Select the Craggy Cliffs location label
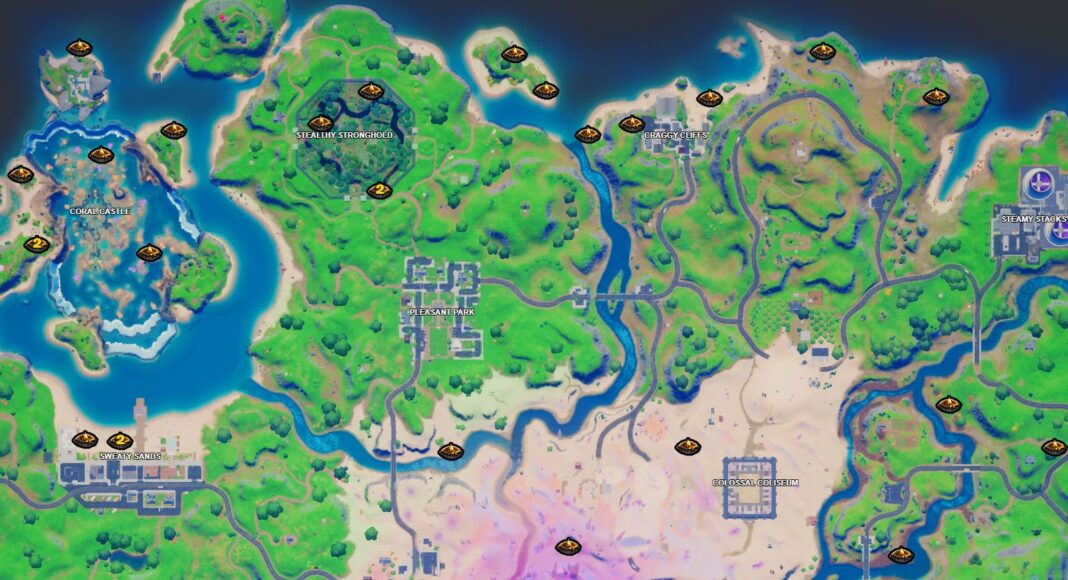The width and height of the screenshot is (1068, 580). (675, 134)
